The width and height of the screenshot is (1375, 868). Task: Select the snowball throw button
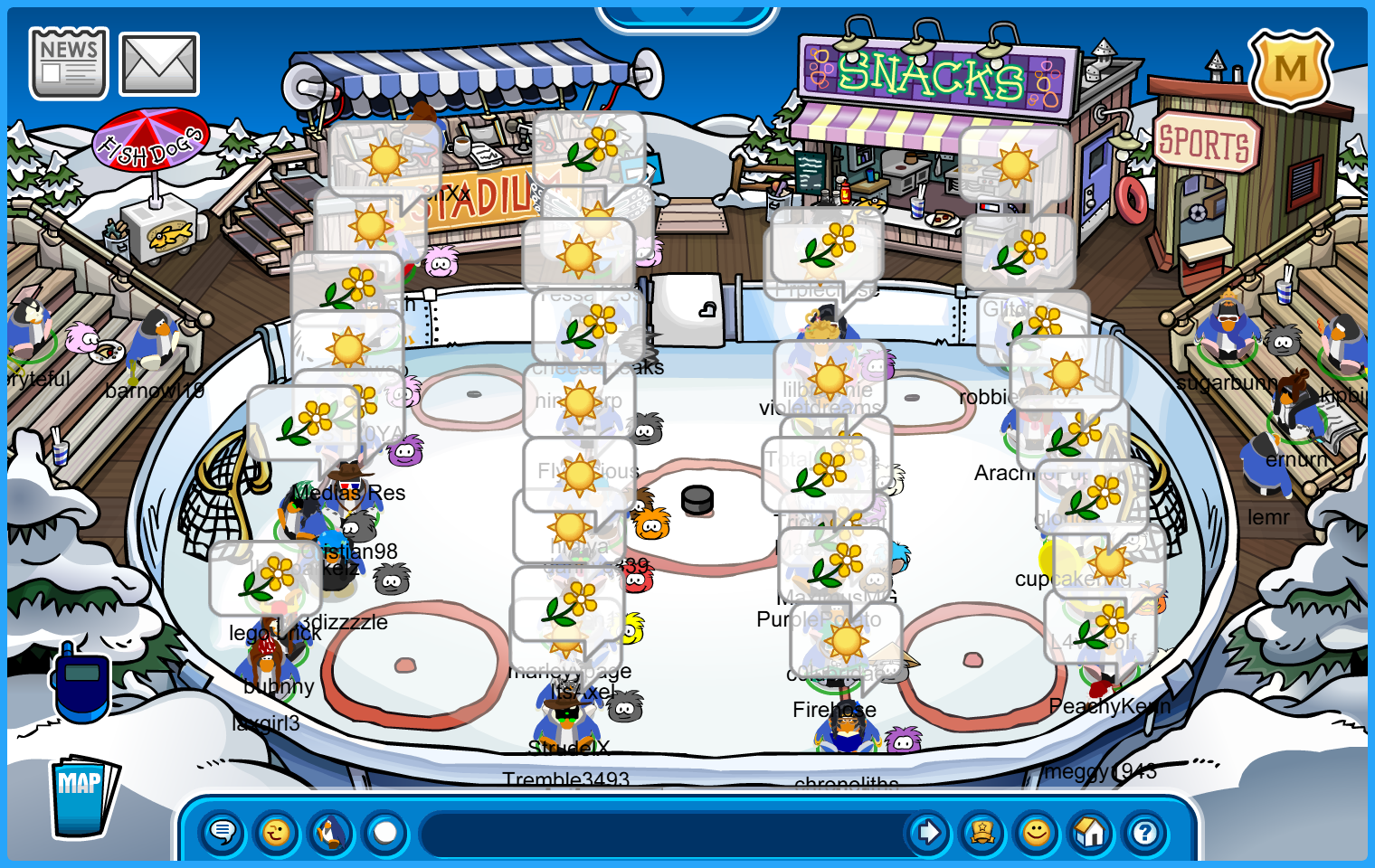385,832
